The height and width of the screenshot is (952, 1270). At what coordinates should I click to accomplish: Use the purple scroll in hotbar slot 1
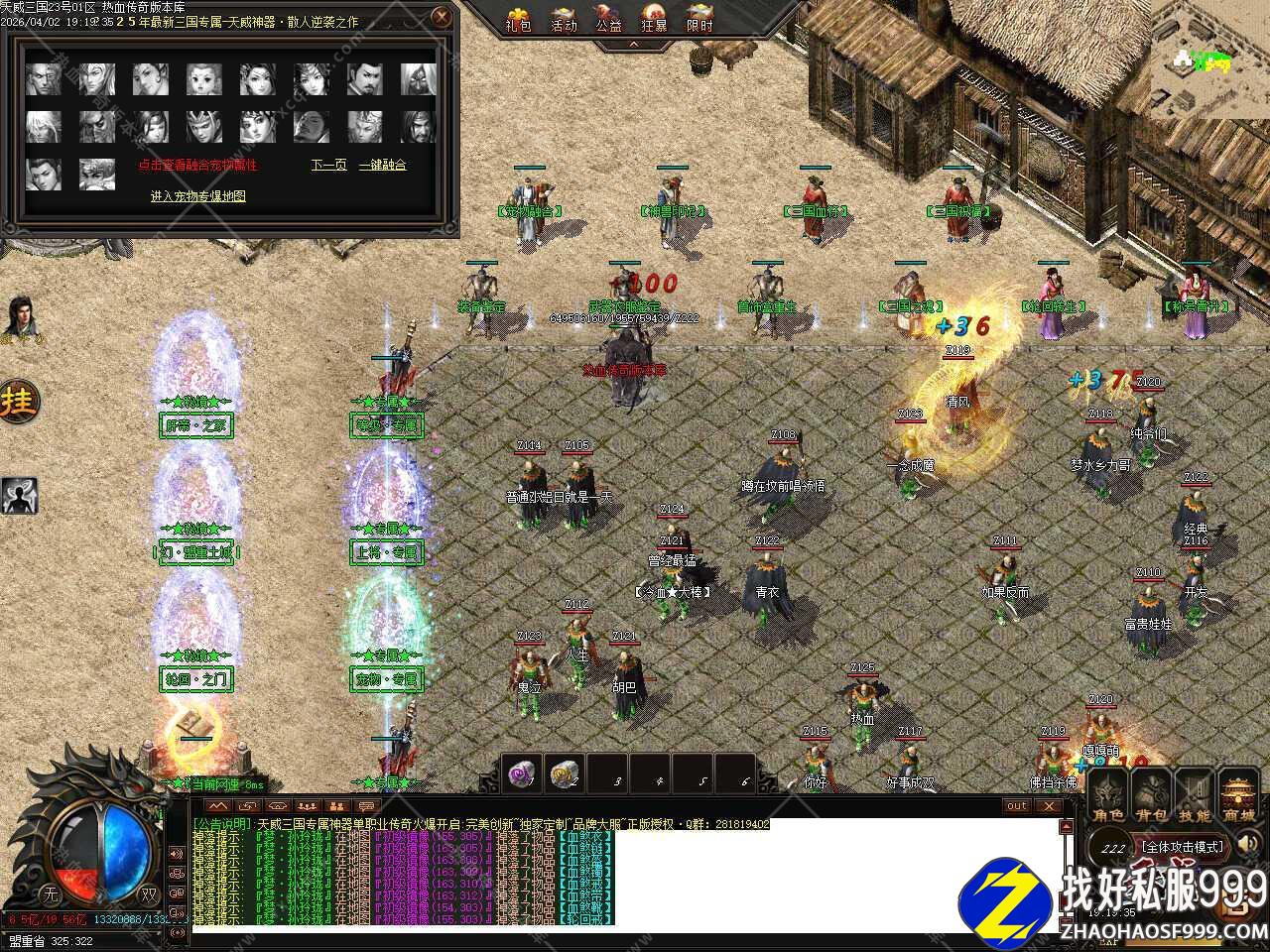click(x=522, y=773)
